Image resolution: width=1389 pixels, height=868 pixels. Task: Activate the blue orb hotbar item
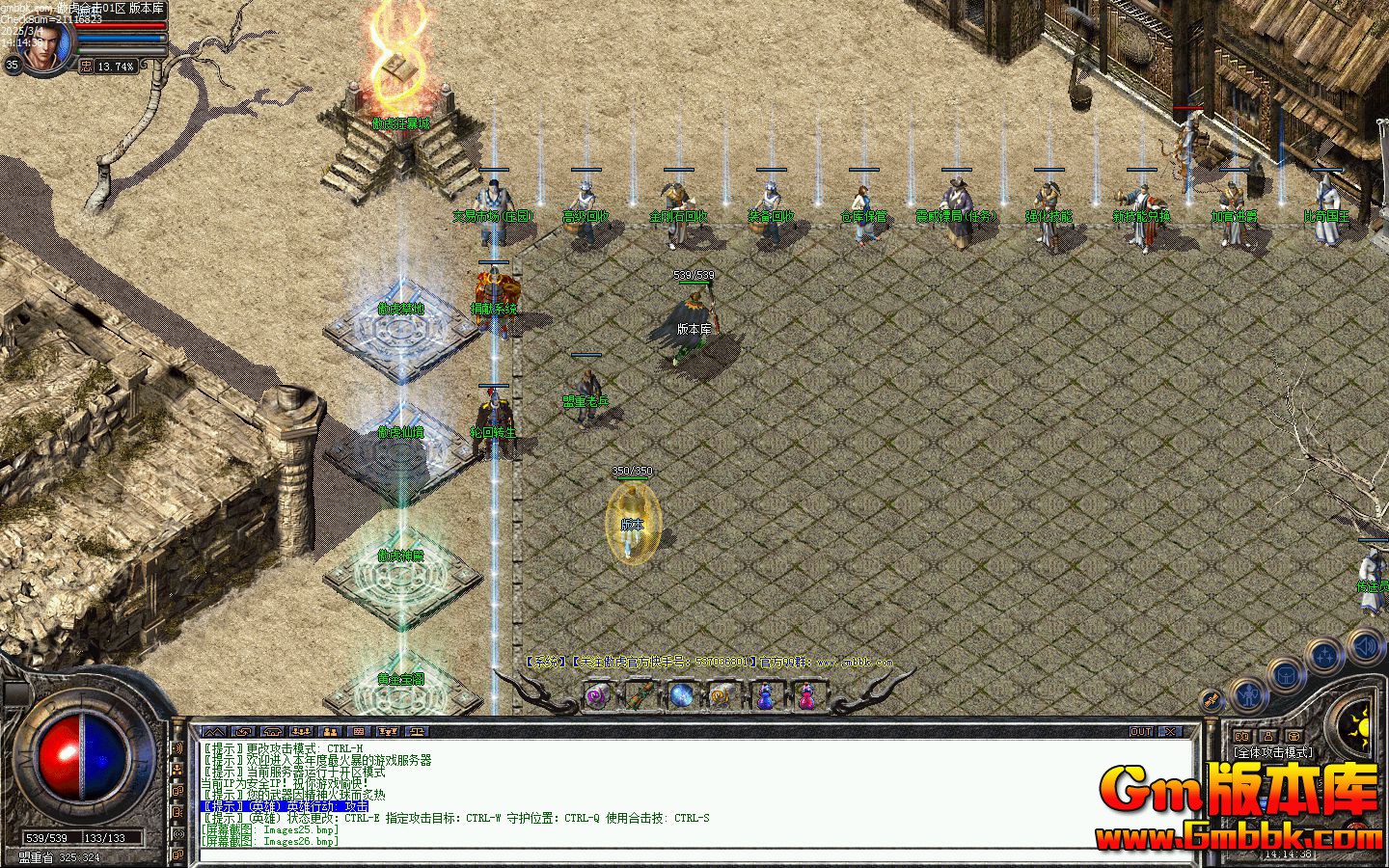(x=682, y=694)
